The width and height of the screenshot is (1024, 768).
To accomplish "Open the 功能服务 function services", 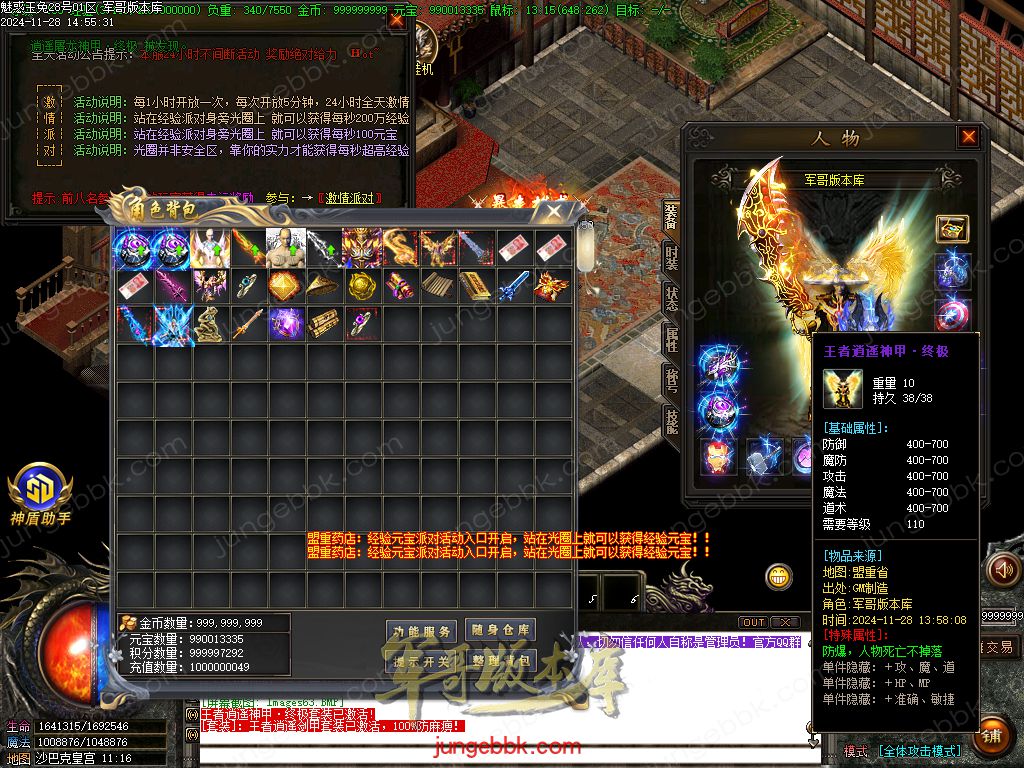I will (x=422, y=631).
